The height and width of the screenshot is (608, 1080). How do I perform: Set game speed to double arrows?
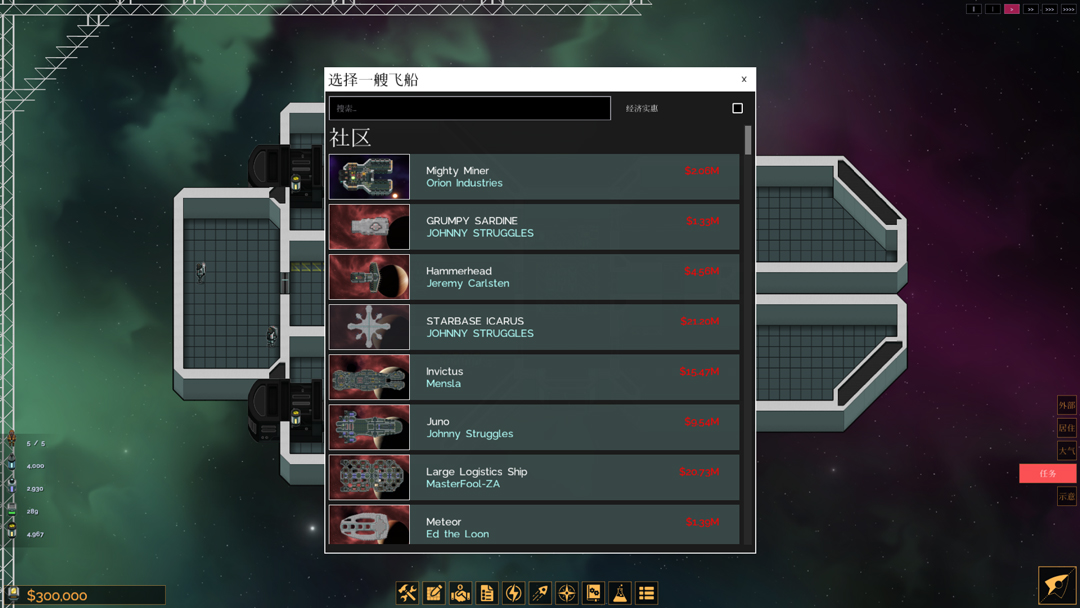[1031, 9]
